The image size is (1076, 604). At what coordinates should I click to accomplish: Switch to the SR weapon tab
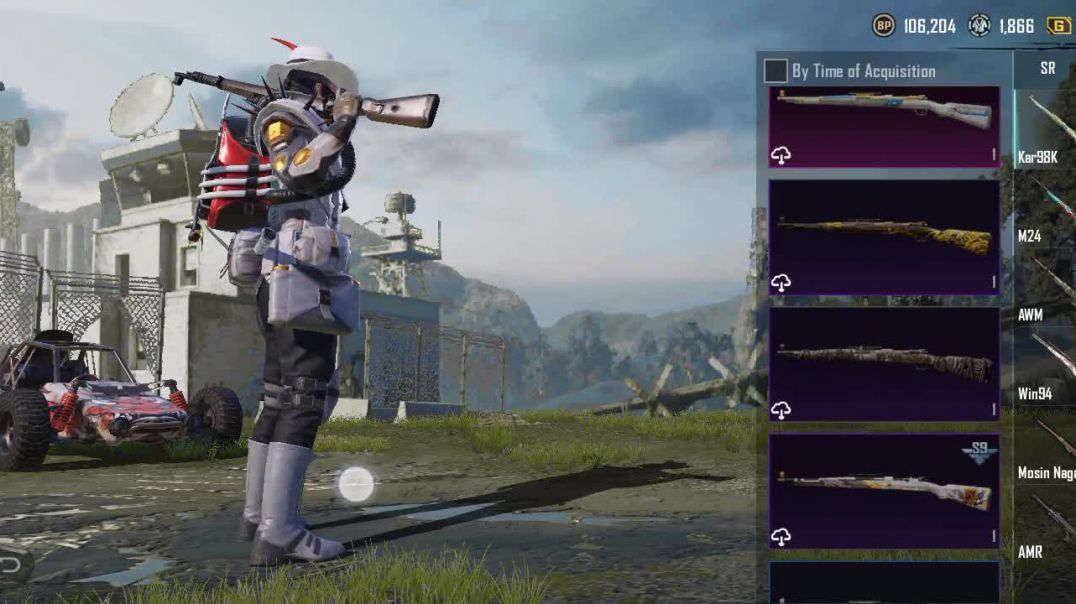click(1047, 68)
